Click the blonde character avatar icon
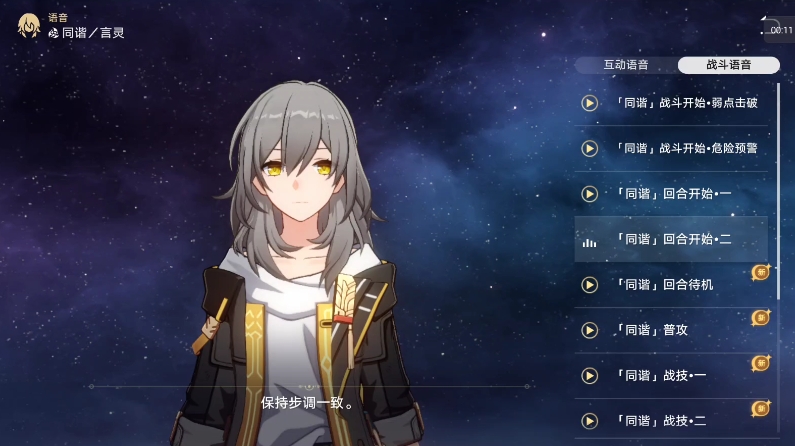 (30, 25)
